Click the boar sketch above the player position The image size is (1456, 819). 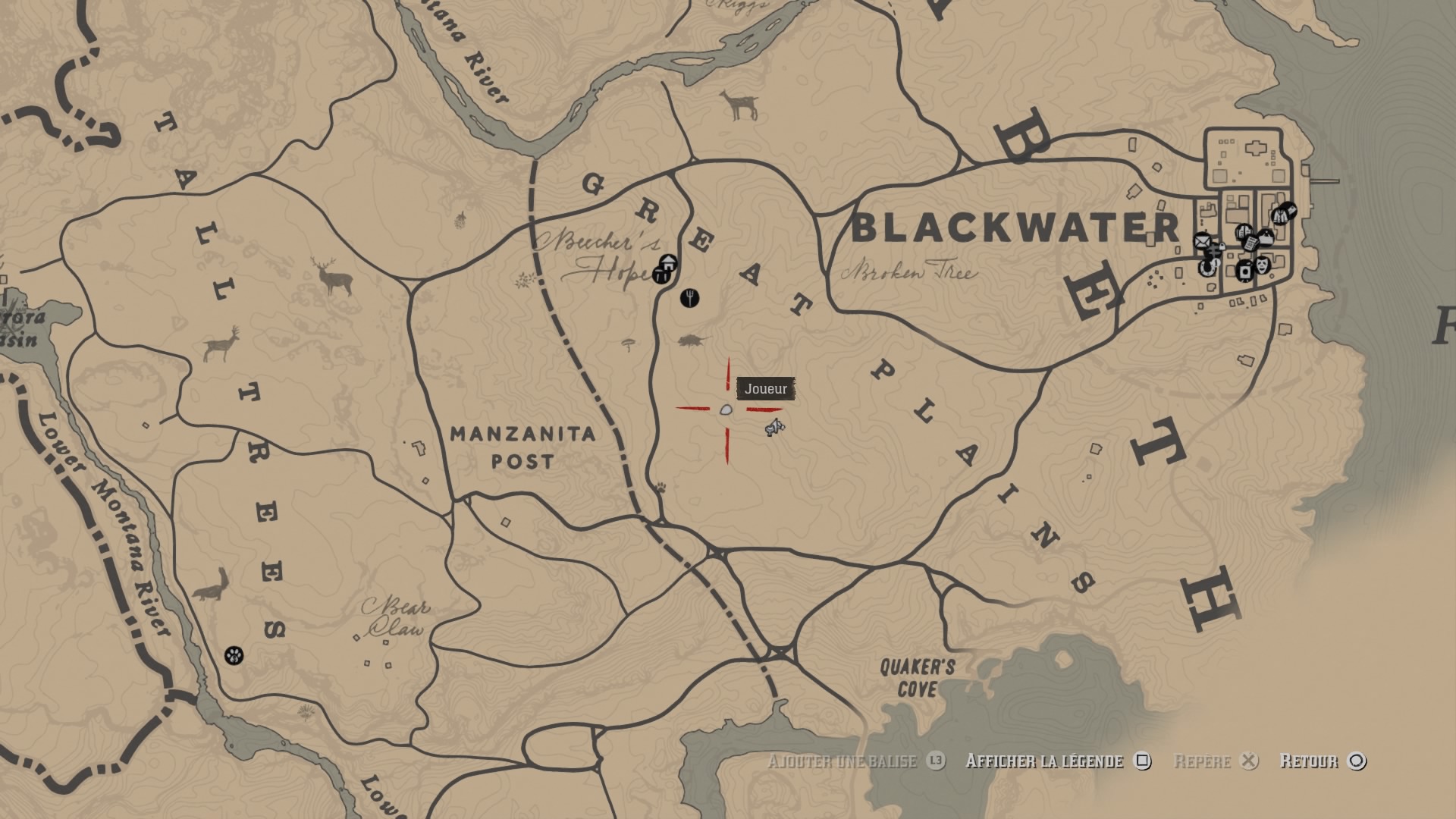(x=692, y=340)
